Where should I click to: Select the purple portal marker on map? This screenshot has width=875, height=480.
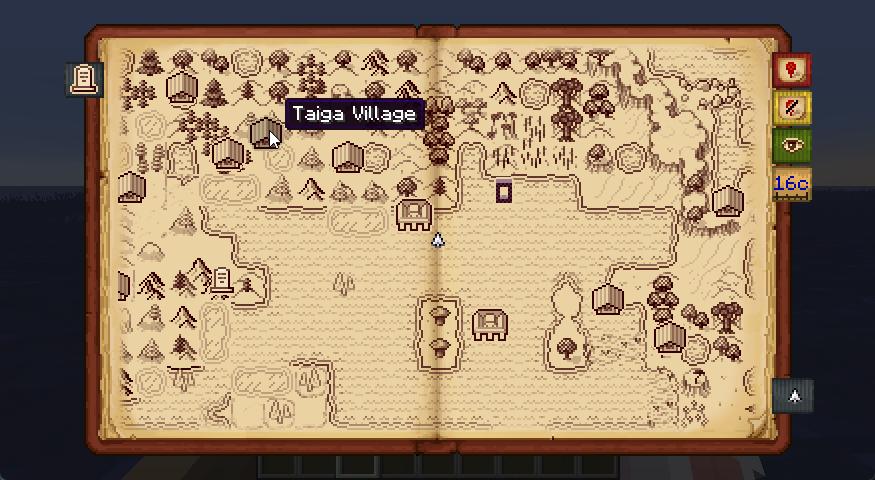[504, 191]
